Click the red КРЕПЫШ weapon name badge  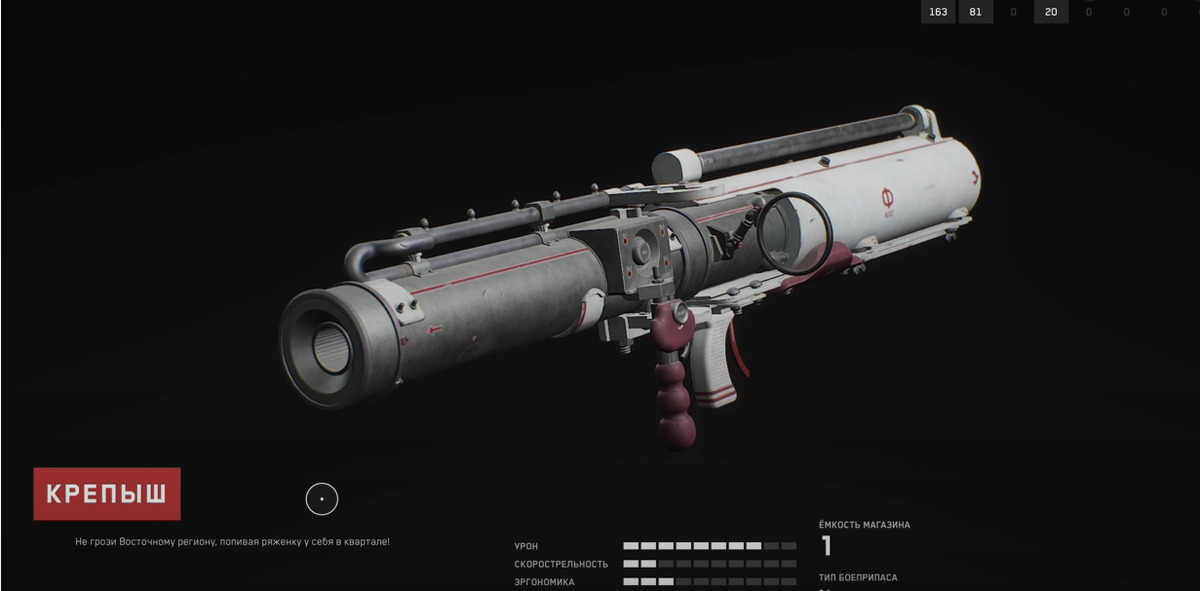tap(107, 494)
